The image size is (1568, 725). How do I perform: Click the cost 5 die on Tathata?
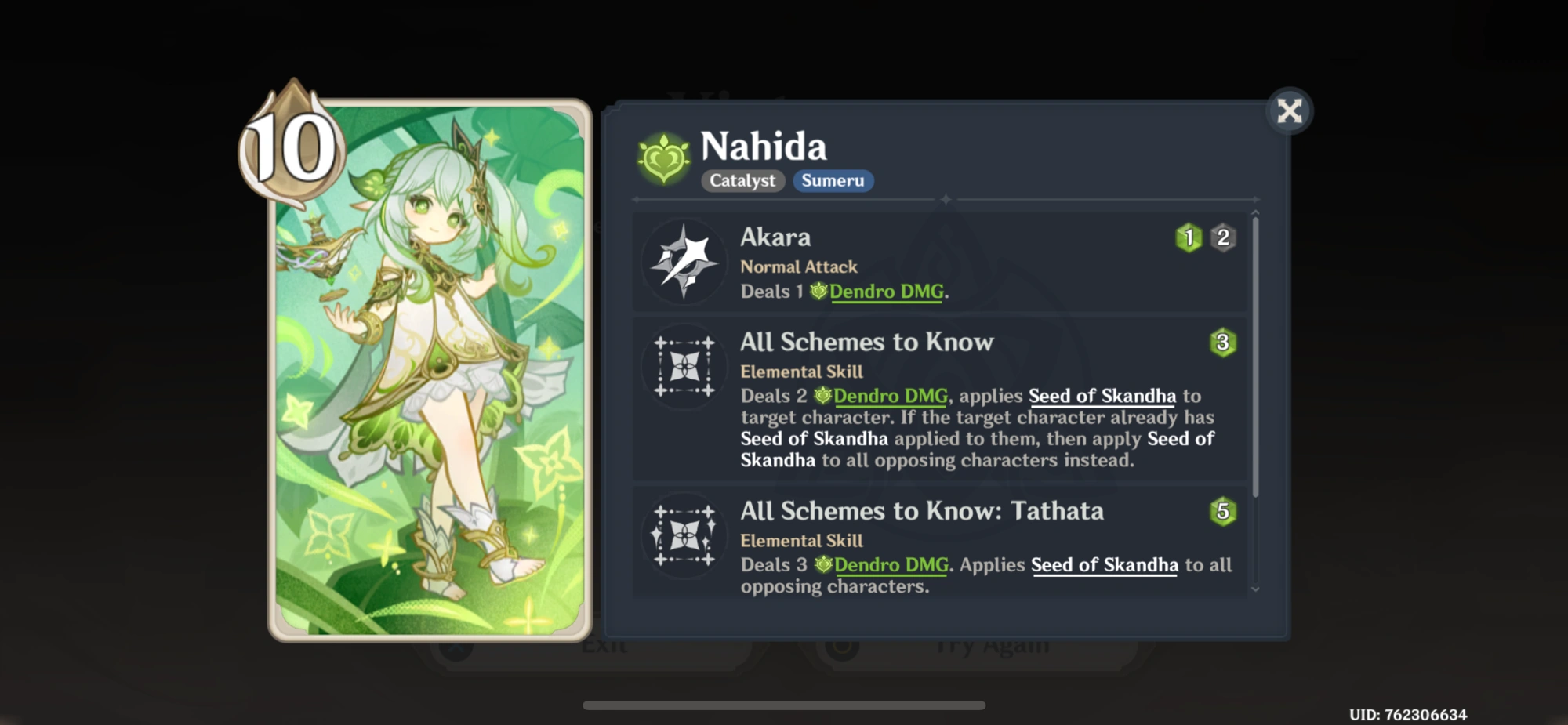coord(1224,512)
